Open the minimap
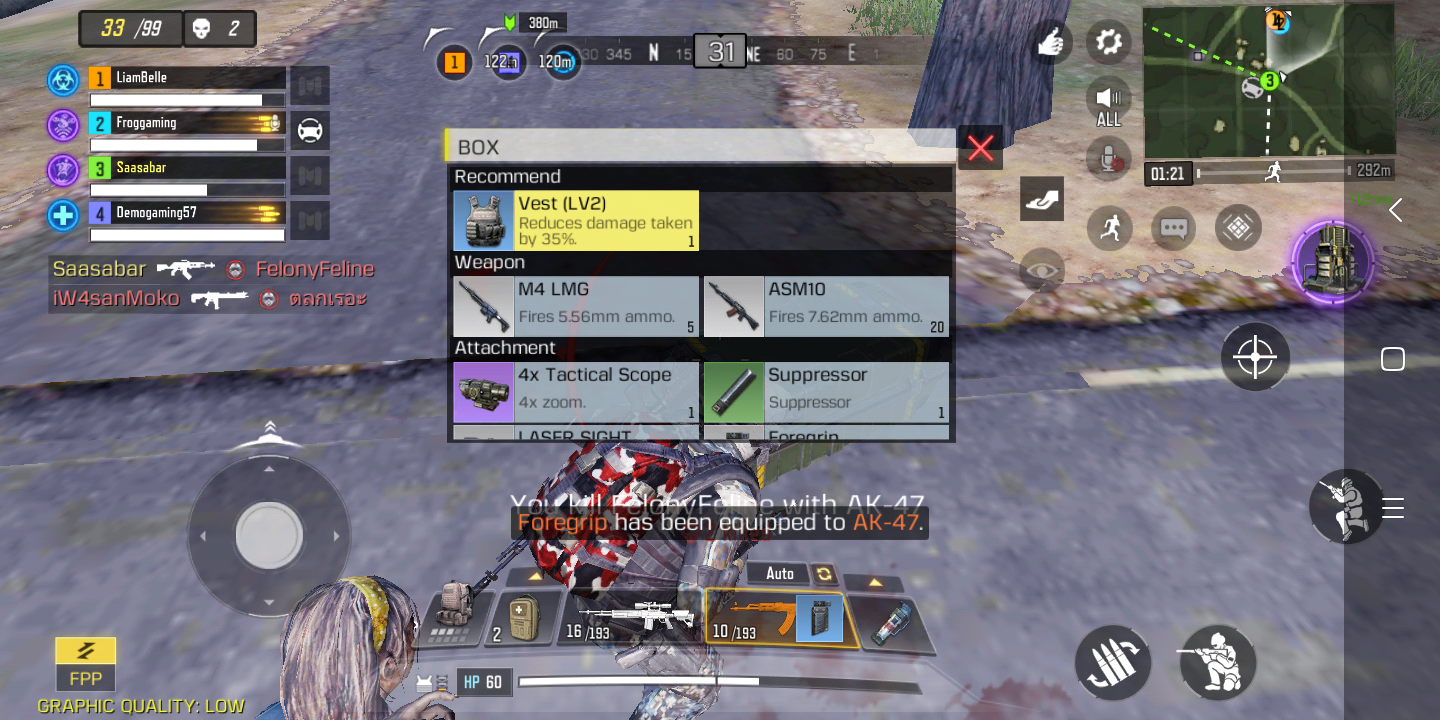This screenshot has width=1440, height=720. [x=1268, y=80]
